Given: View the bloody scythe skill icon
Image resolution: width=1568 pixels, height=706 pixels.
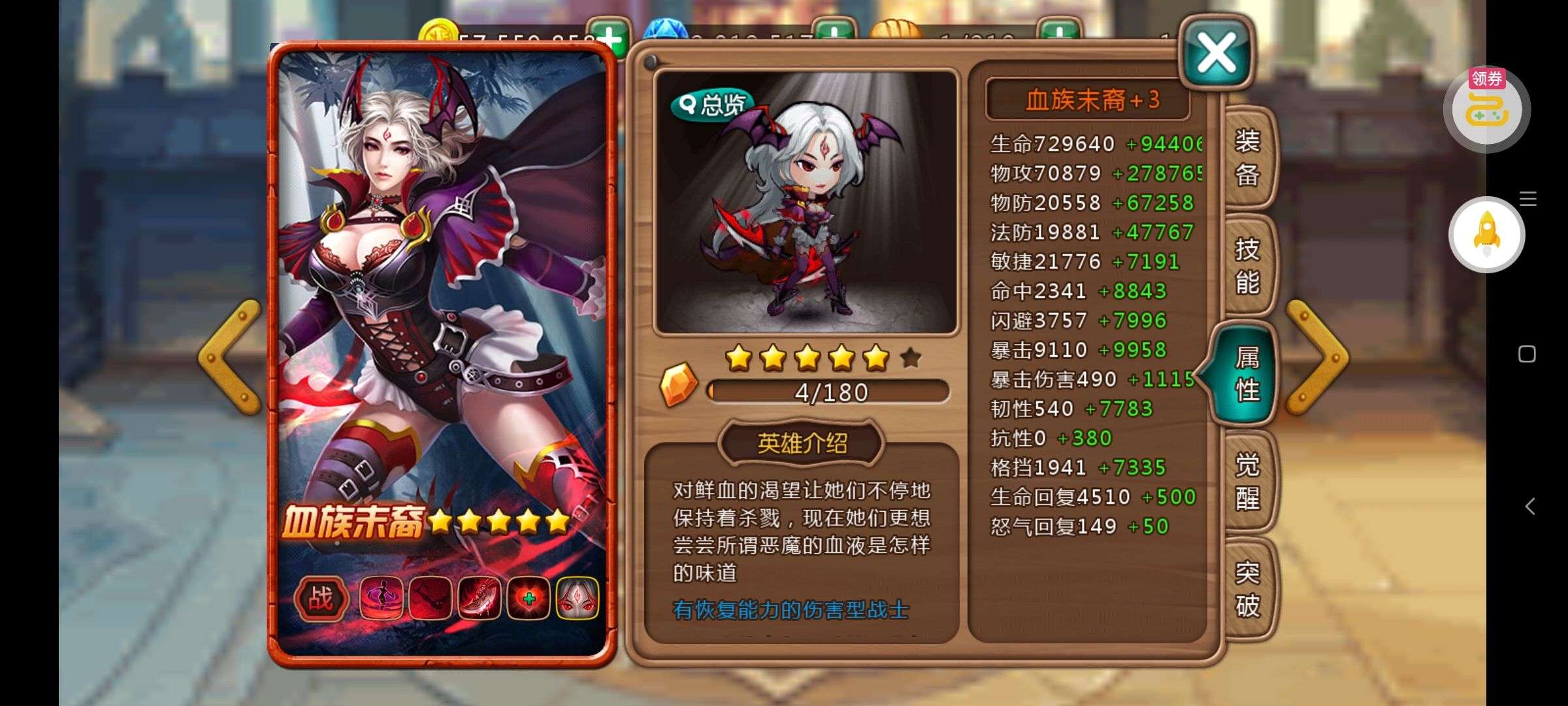Looking at the screenshot, I should coord(480,598).
